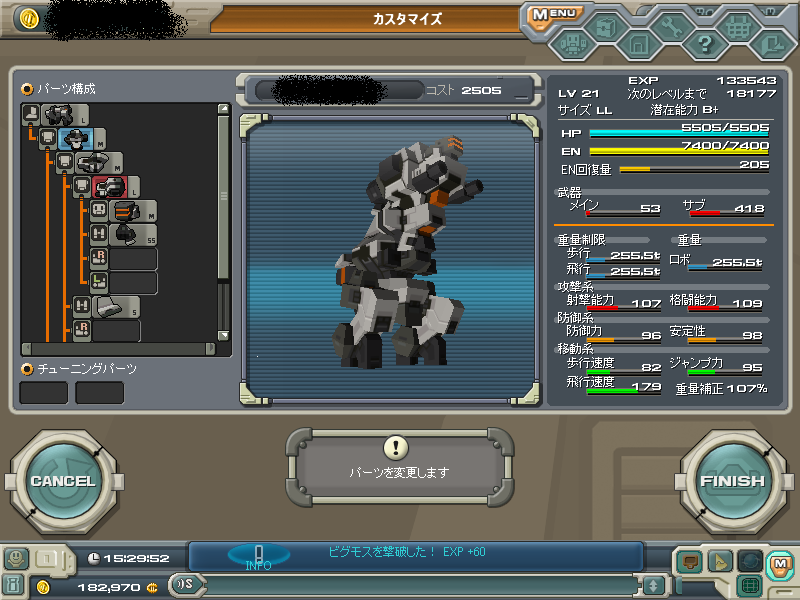Click the INFO button in message bar
The image size is (800, 600).
pyautogui.click(x=258, y=556)
